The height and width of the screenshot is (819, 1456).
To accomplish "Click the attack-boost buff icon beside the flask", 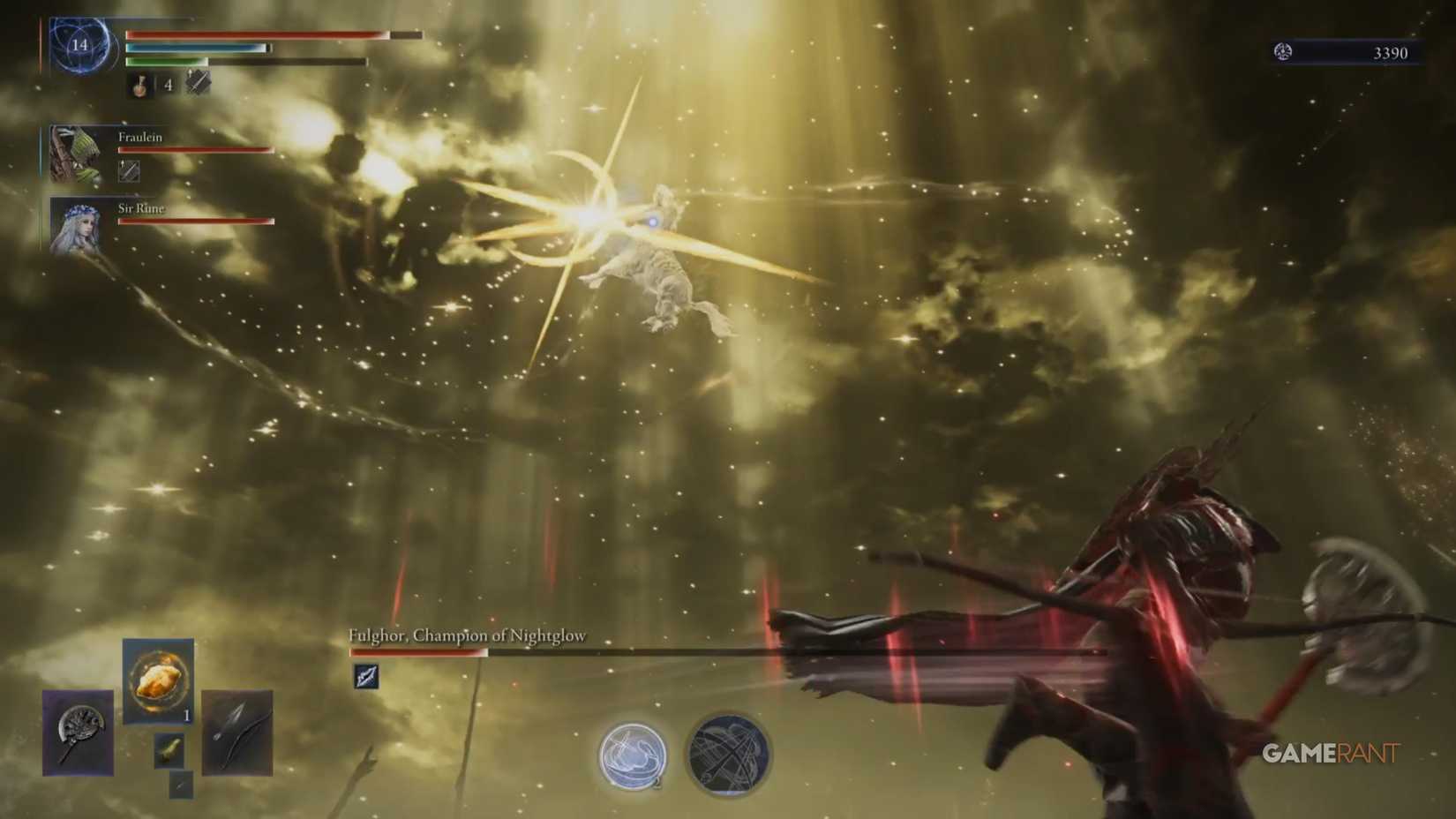I will 199,86.
